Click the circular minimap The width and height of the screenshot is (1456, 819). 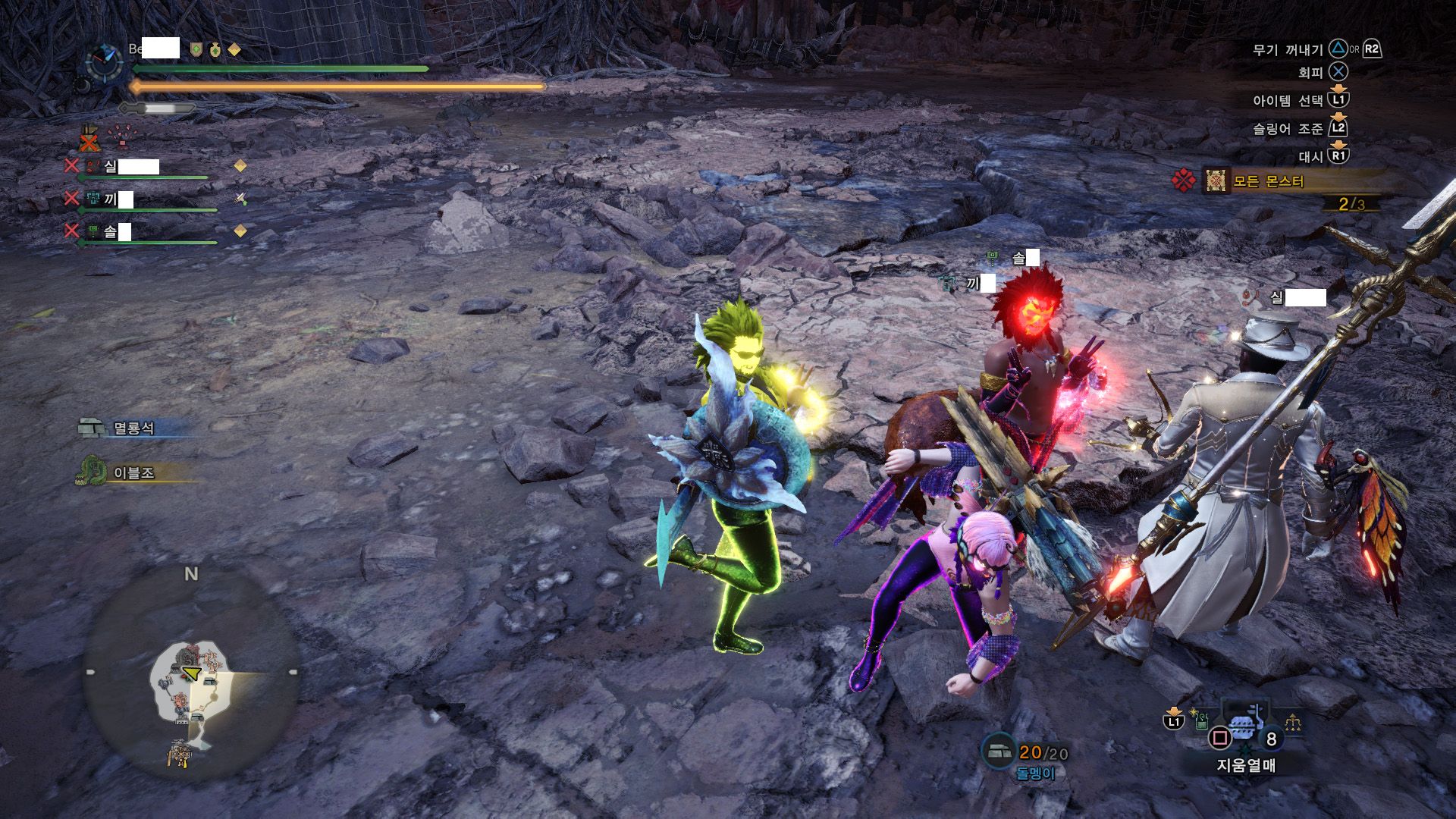tap(191, 674)
